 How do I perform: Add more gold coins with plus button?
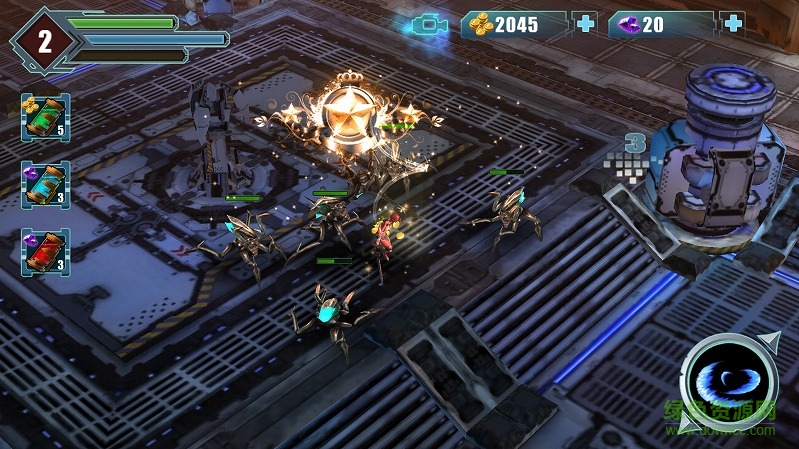[585, 24]
